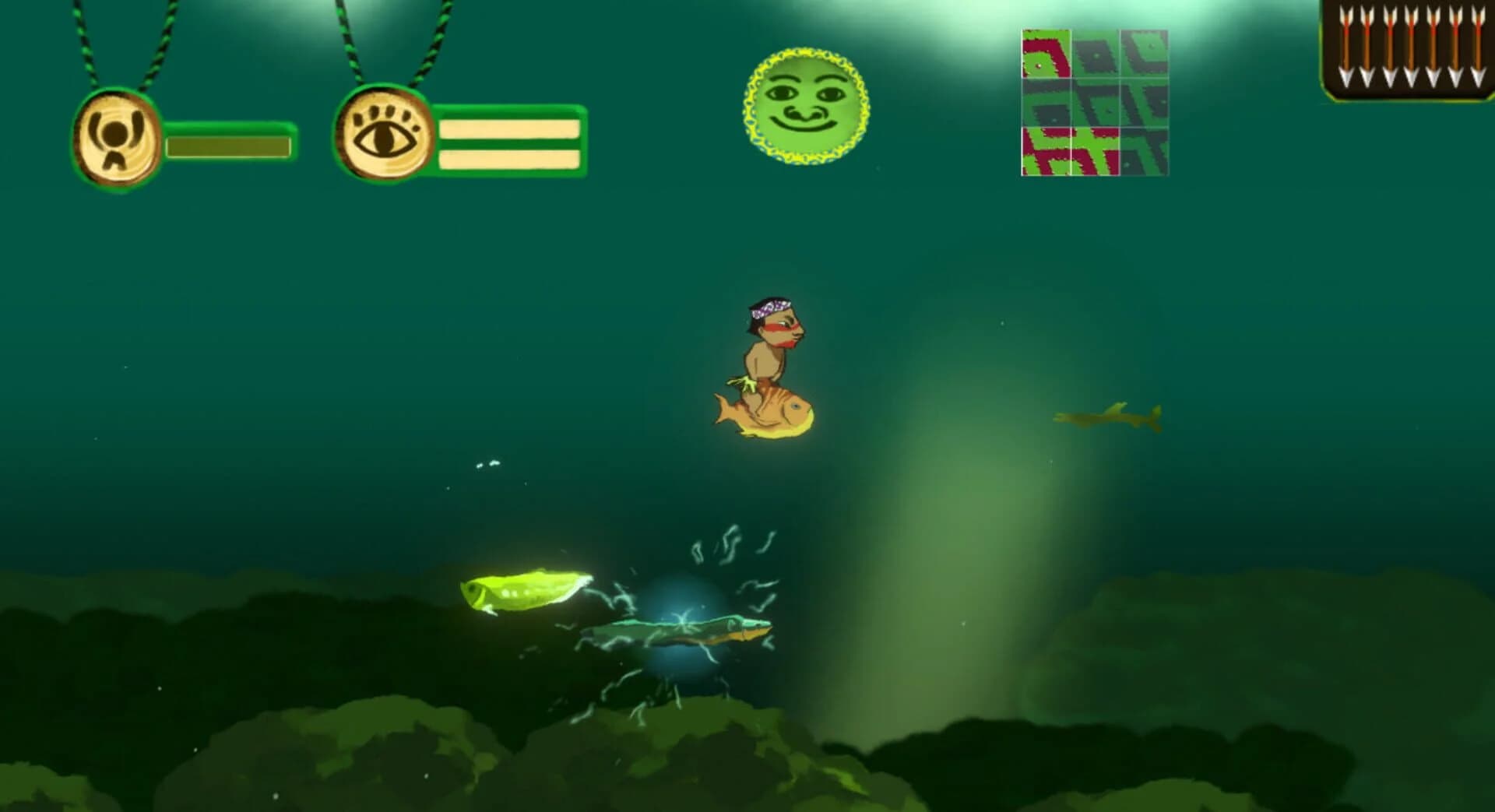Toggle the darkened top-middle grid tile
Viewport: 1495px width, 812px height.
coord(1092,53)
